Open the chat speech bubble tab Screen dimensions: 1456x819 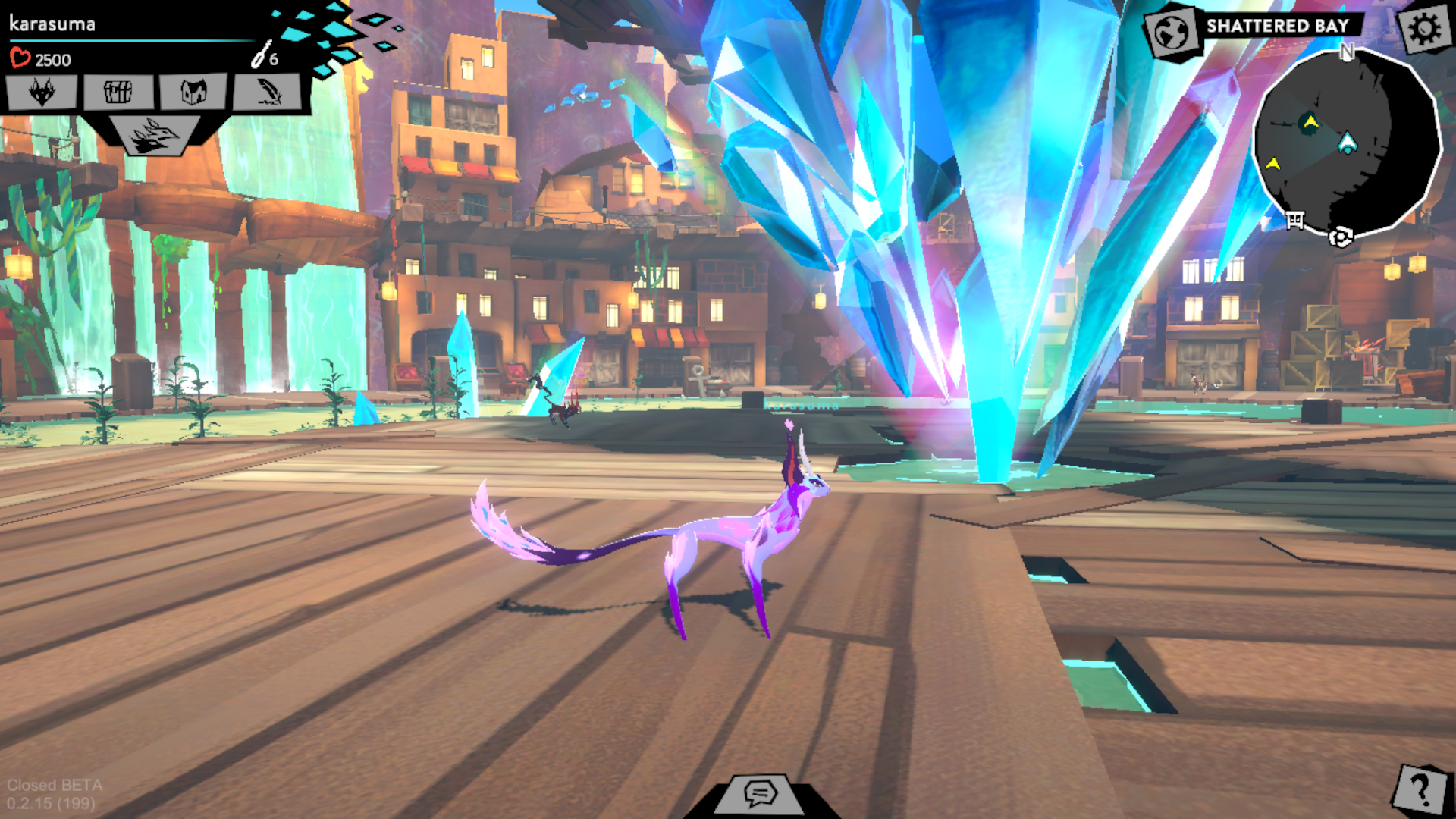(x=759, y=793)
